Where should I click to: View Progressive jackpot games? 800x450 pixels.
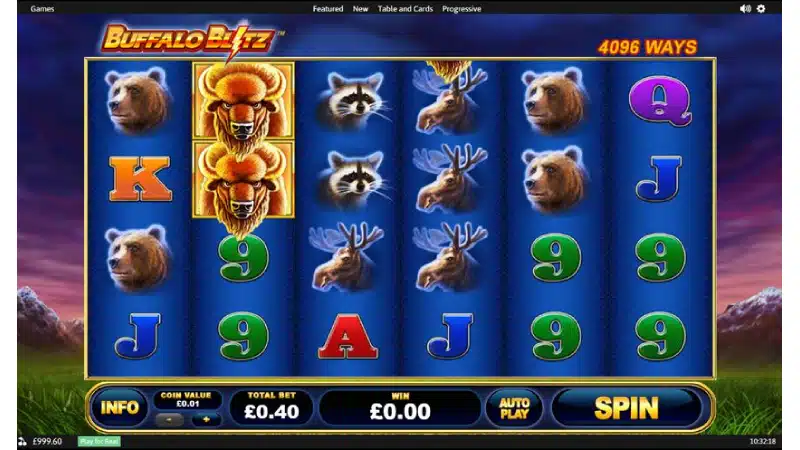[x=461, y=9]
